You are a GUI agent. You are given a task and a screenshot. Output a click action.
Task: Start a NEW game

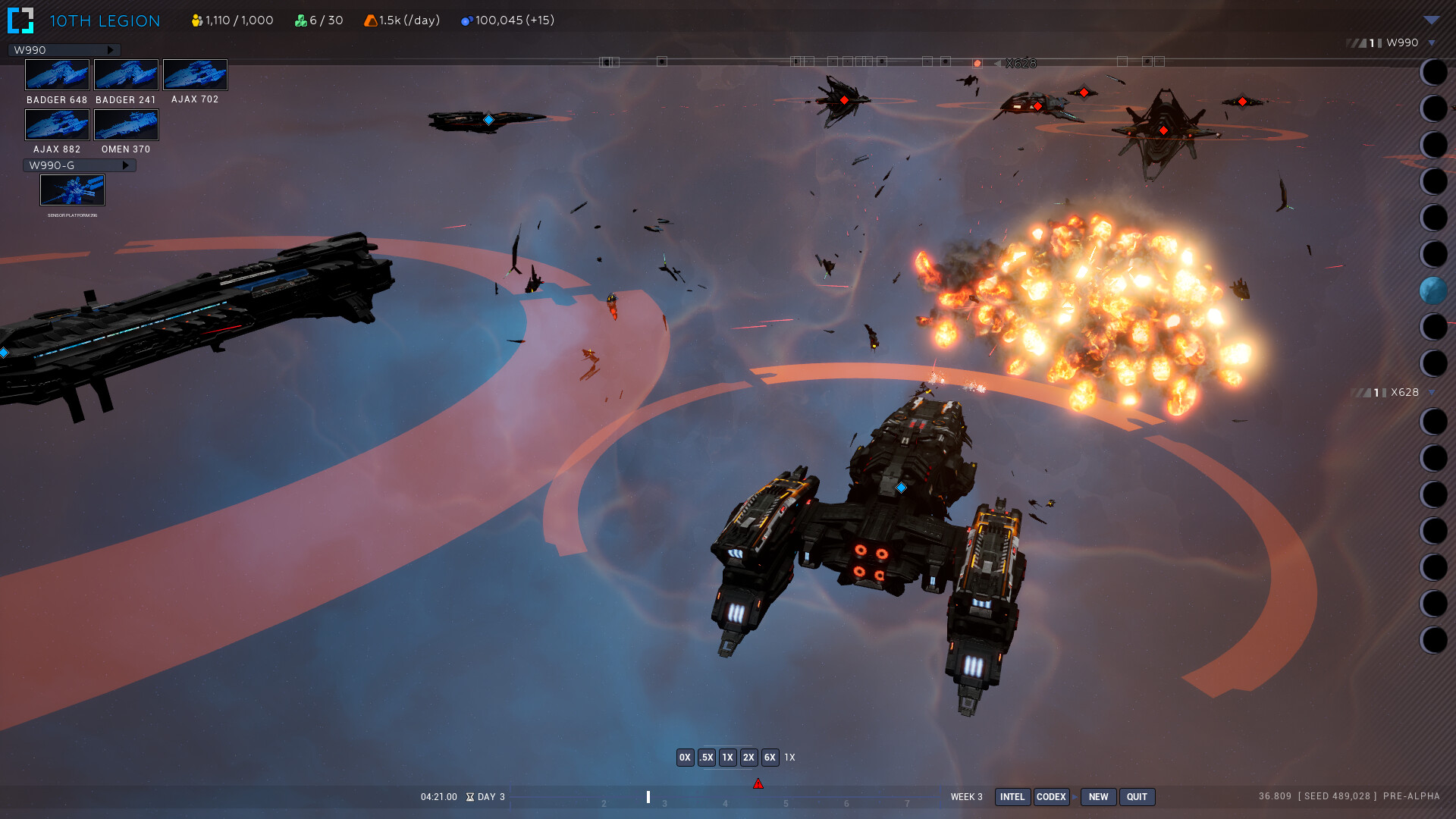pos(1098,797)
